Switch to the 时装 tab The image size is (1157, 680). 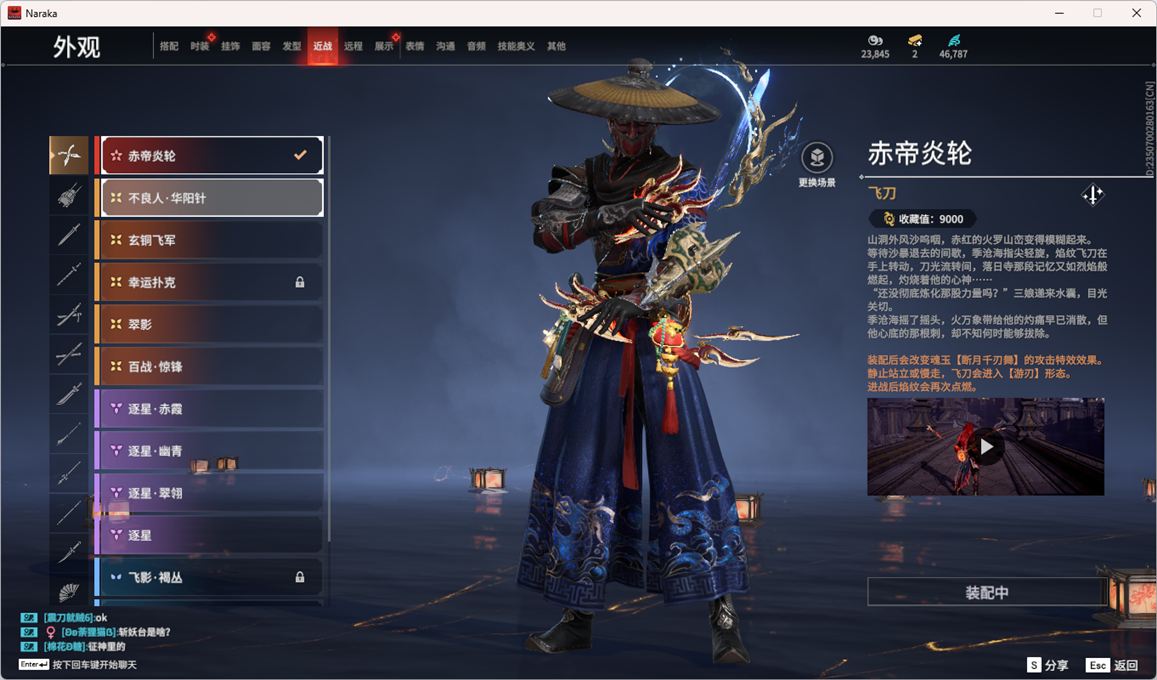pyautogui.click(x=200, y=46)
